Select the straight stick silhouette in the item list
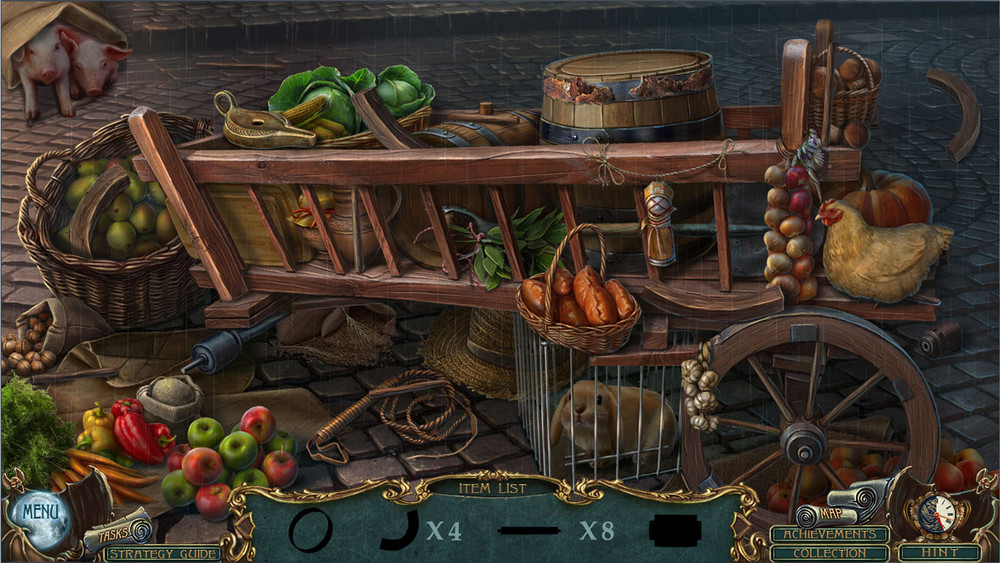The width and height of the screenshot is (1000, 563). coord(535,529)
